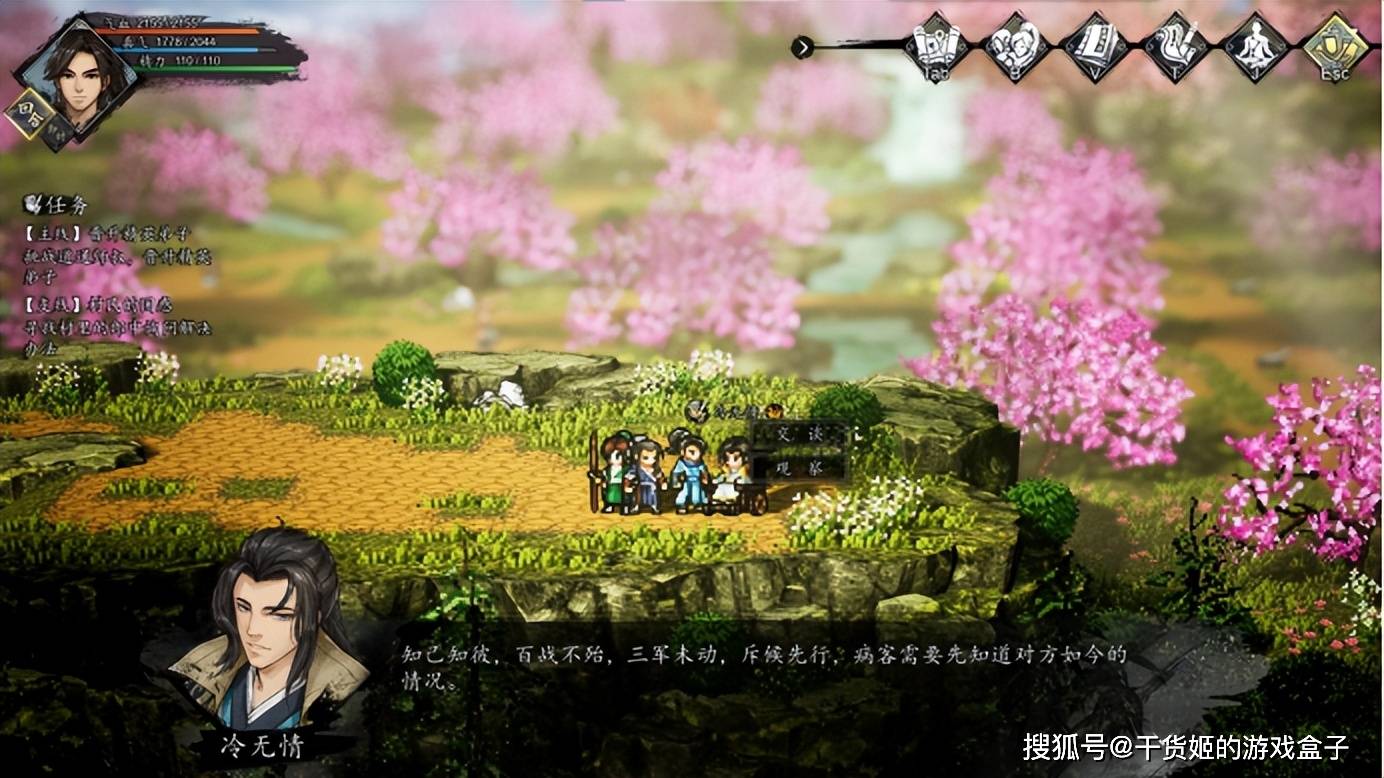Open the book icon labeled V
1384x778 pixels.
(1094, 45)
